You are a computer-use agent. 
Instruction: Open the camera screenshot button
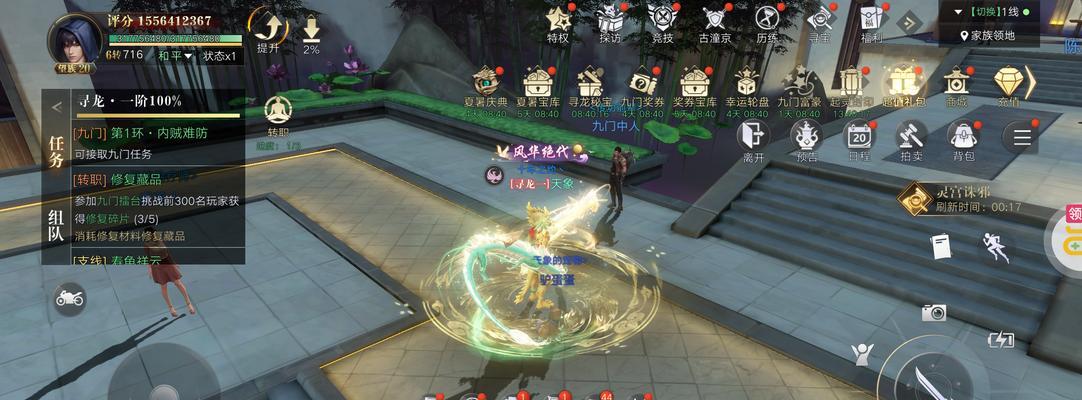point(934,313)
